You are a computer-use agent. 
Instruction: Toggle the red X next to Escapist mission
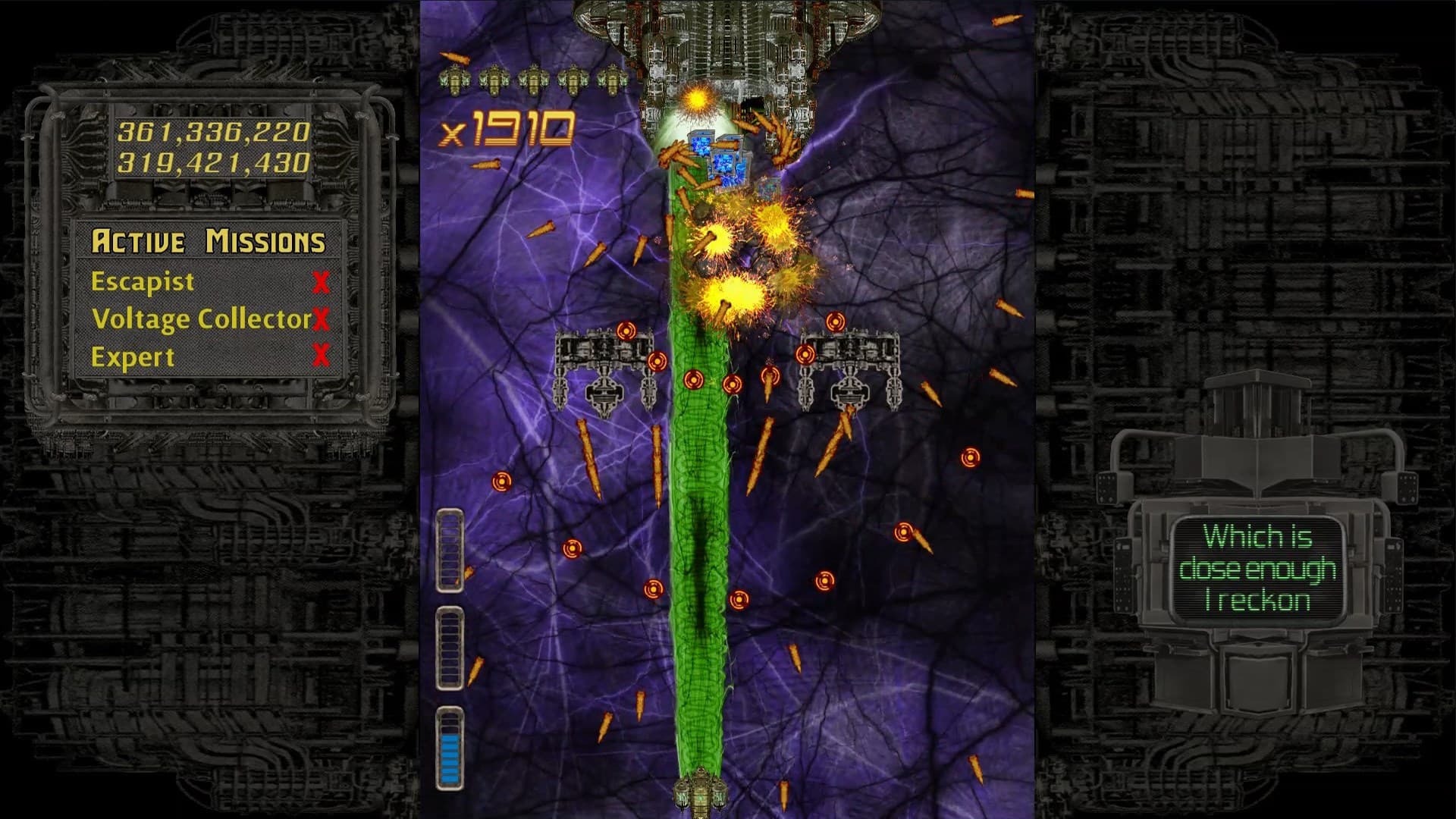[322, 281]
